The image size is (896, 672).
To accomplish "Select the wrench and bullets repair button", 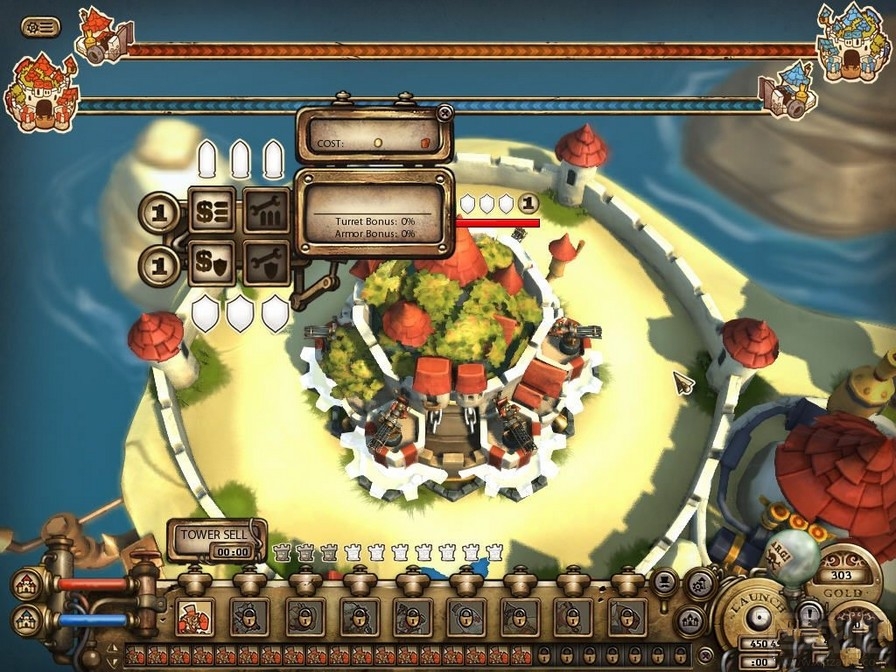I will [267, 211].
